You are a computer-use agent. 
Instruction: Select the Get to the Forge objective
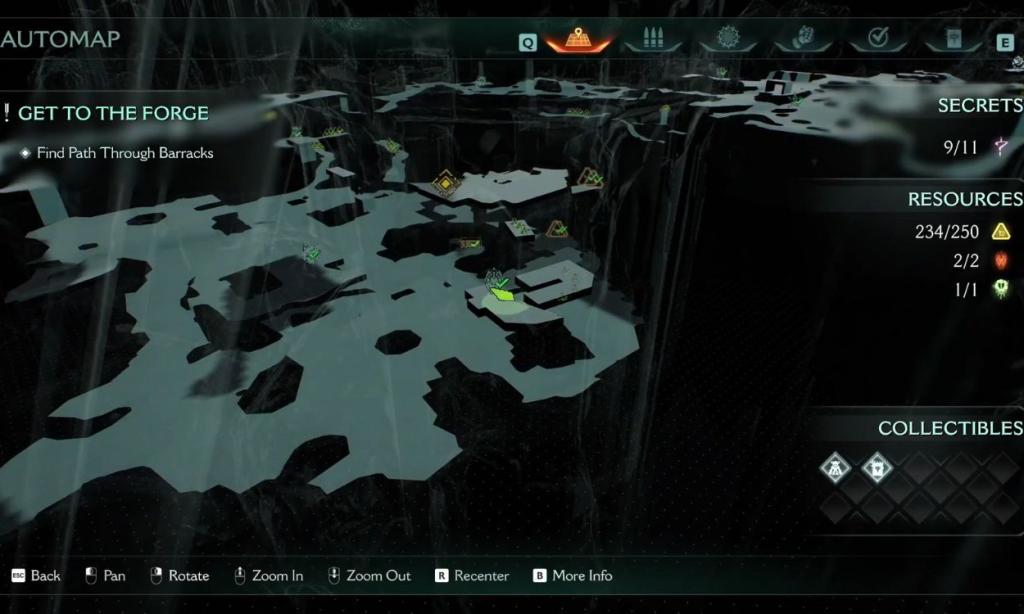pos(113,113)
